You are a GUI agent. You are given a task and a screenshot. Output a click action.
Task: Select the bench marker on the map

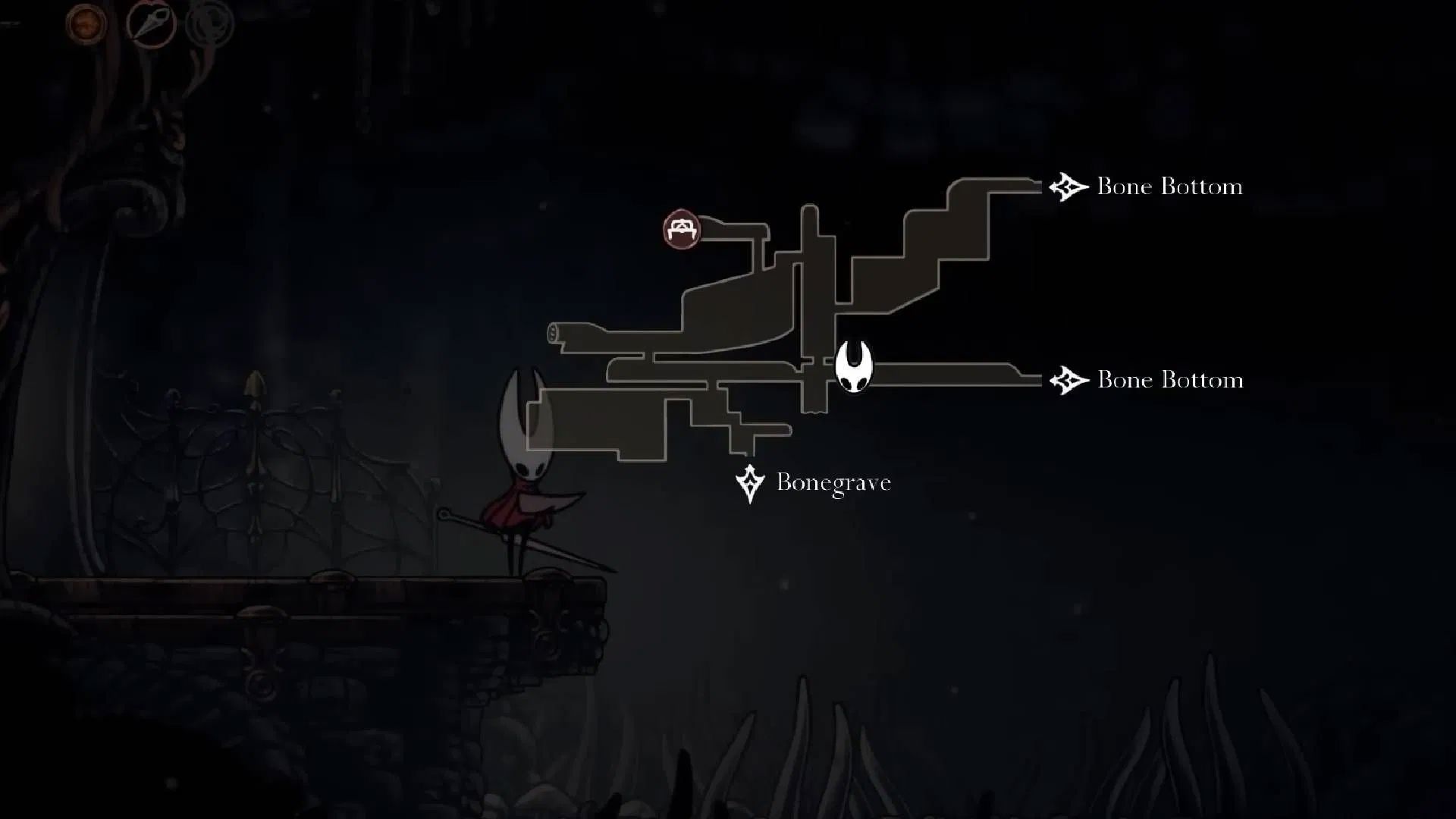pos(681,229)
